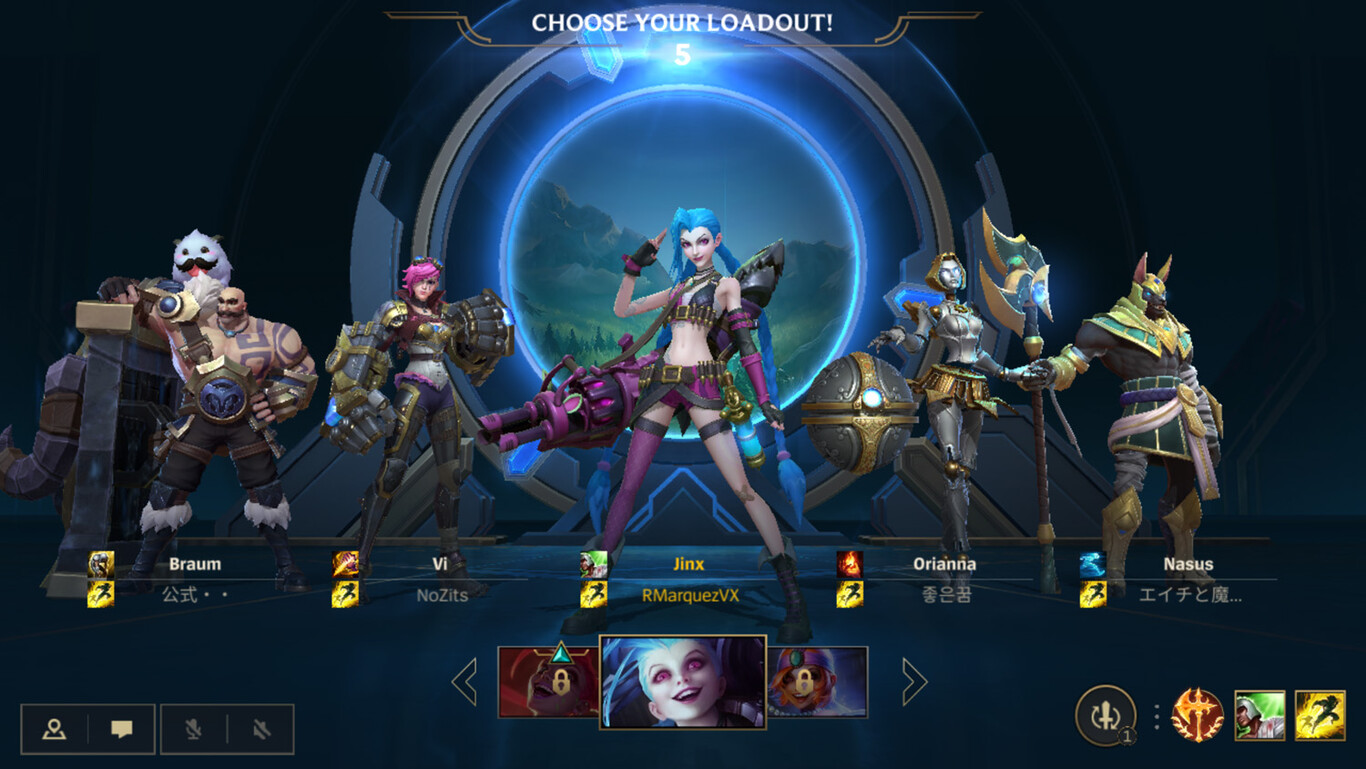Image resolution: width=1366 pixels, height=769 pixels.
Task: Change the Heal summoner spell
Action: [x=1259, y=716]
